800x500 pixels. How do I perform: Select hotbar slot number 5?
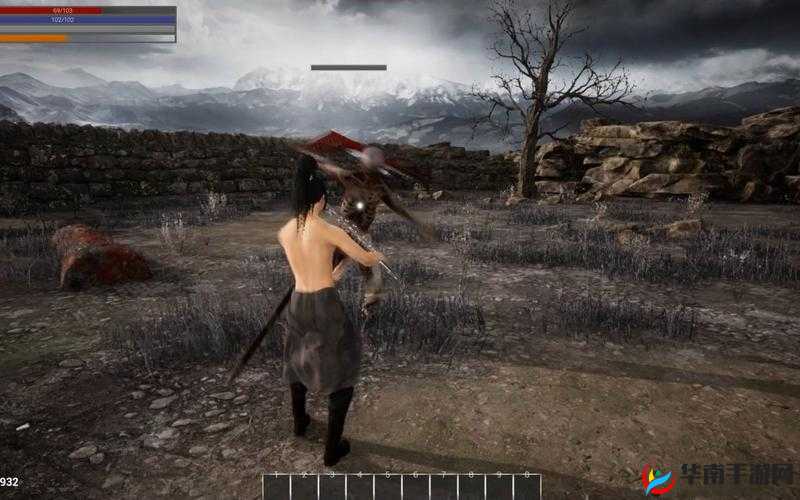388,487
